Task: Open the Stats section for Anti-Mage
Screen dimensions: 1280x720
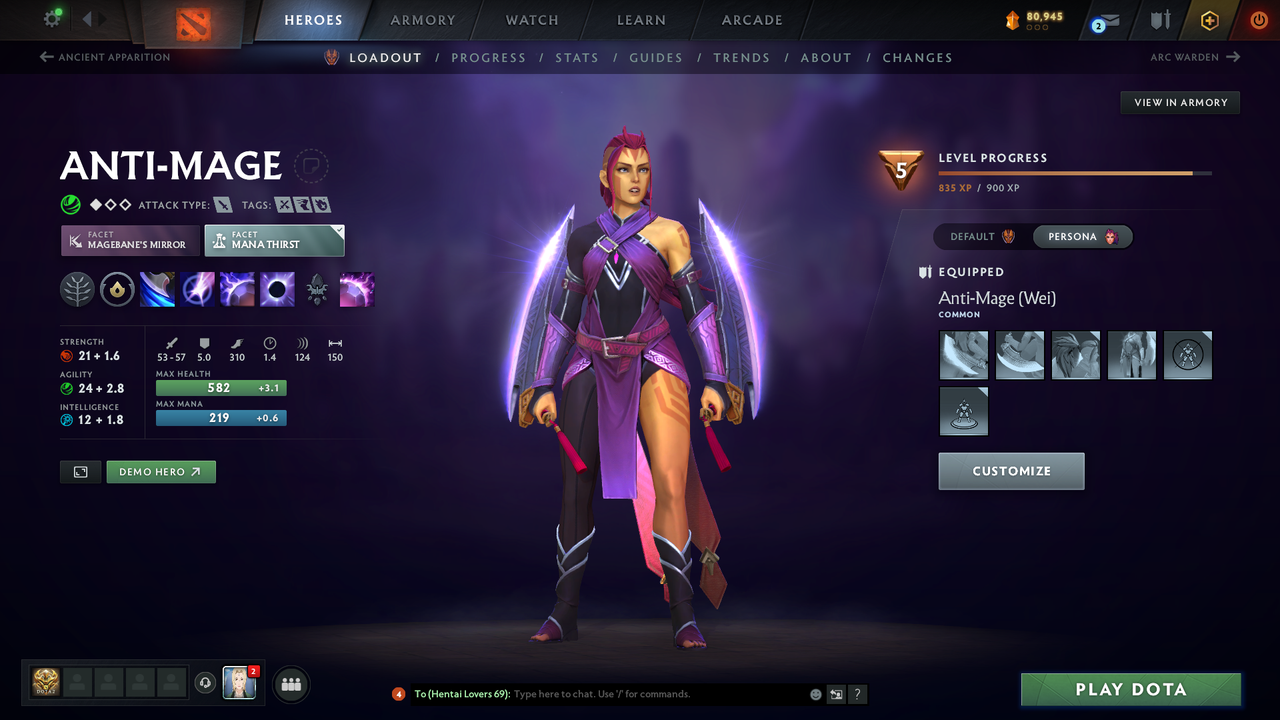Action: [x=577, y=57]
